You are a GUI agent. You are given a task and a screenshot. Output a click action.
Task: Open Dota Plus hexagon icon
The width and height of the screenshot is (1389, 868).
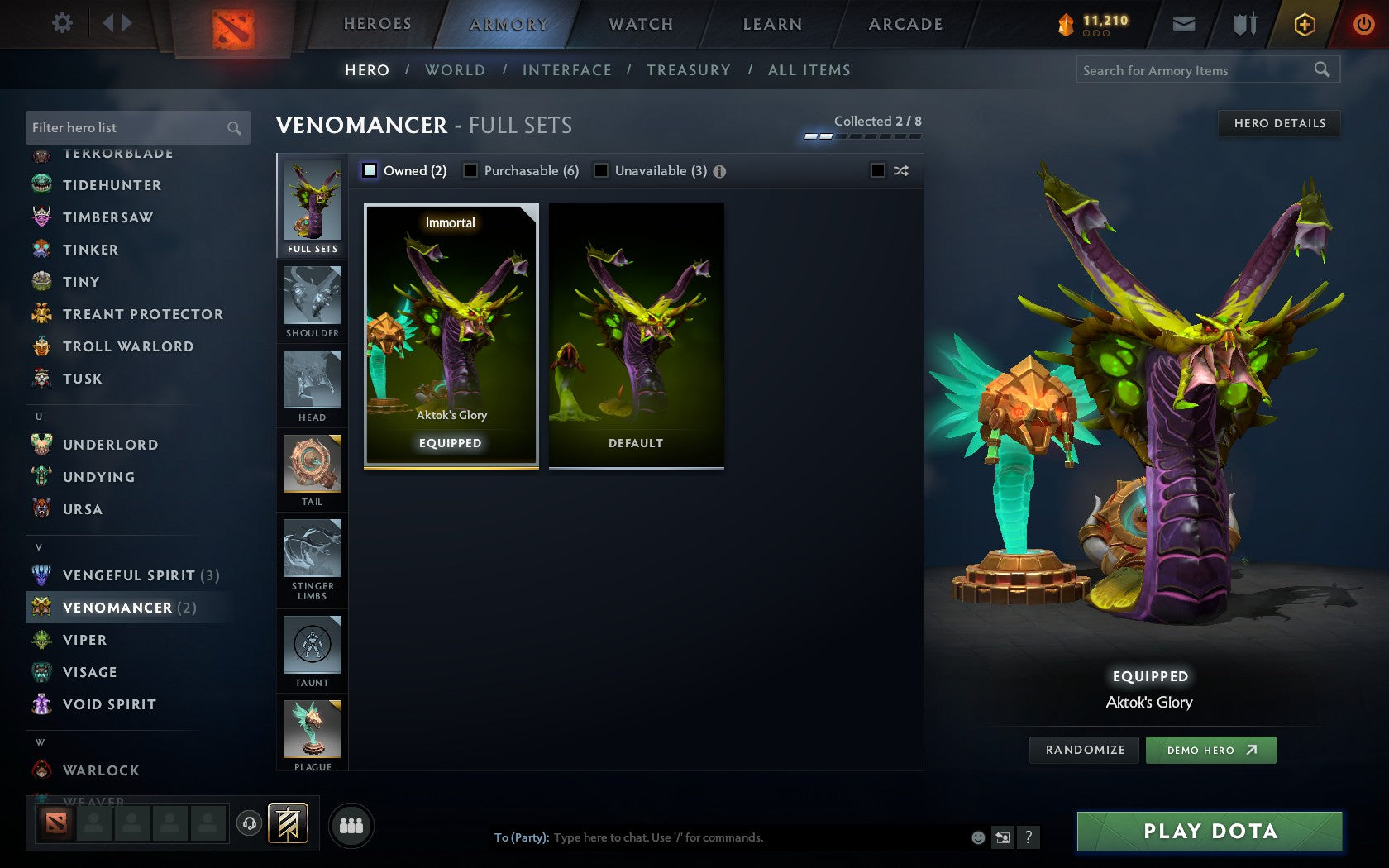(x=1305, y=24)
